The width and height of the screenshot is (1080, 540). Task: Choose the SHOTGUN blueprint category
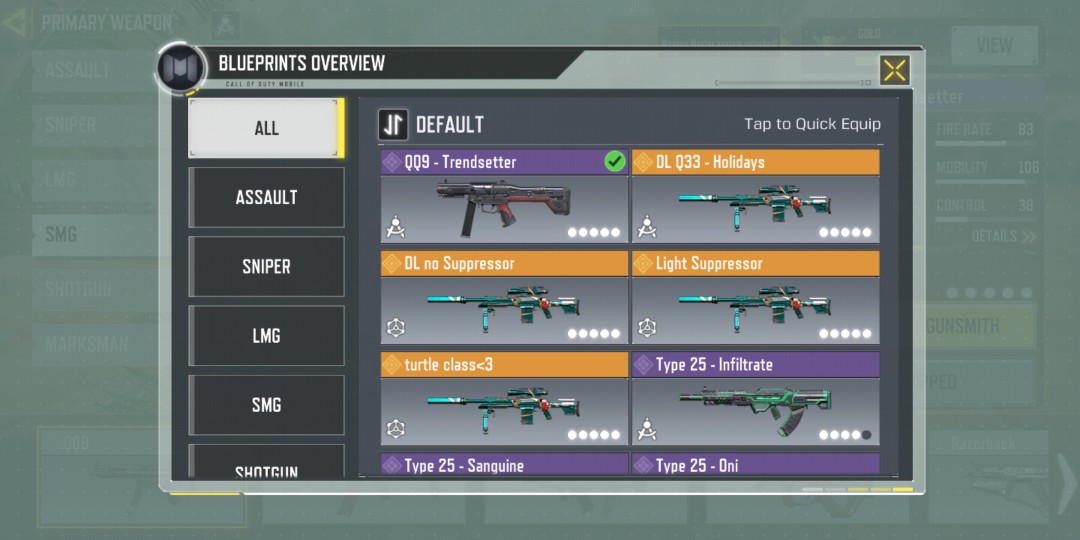click(x=266, y=466)
